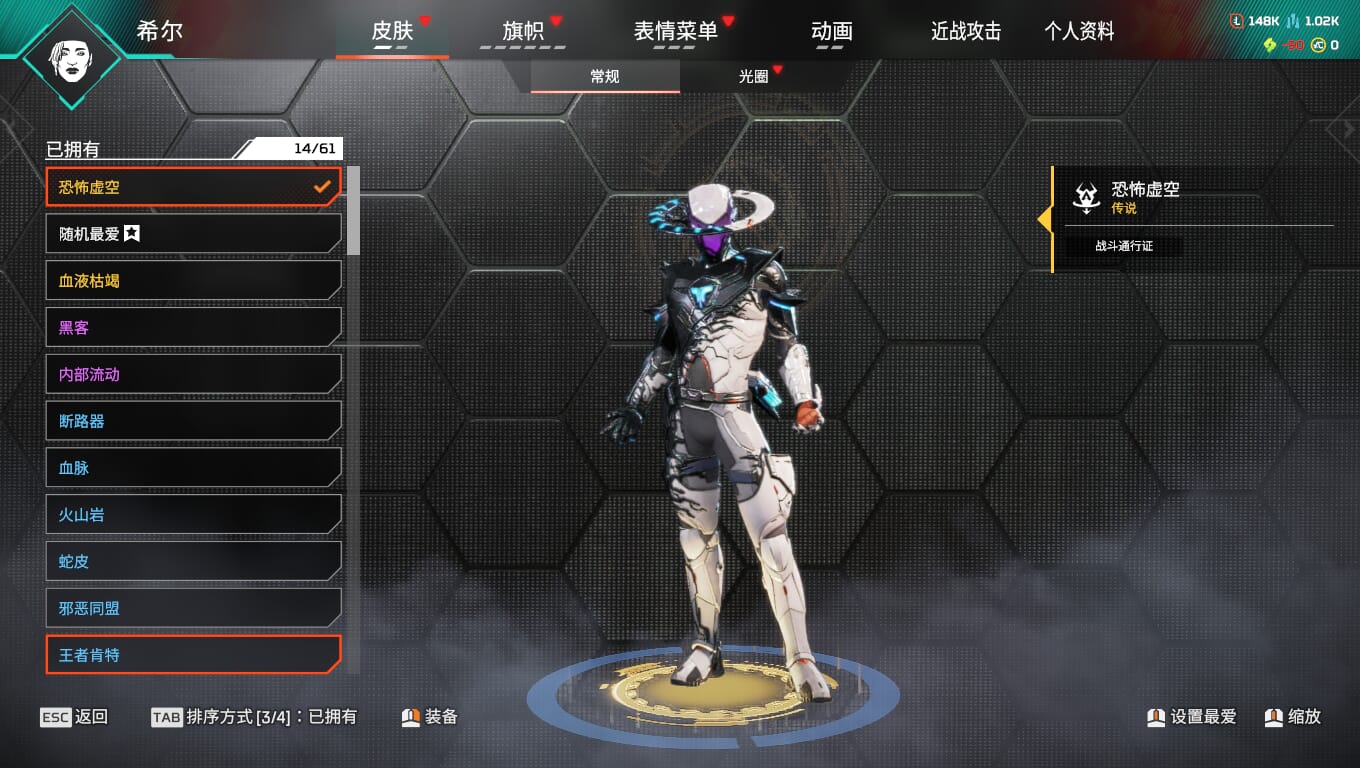Change the 排序方式 sort mode
This screenshot has height=768, width=1360.
coord(253,717)
